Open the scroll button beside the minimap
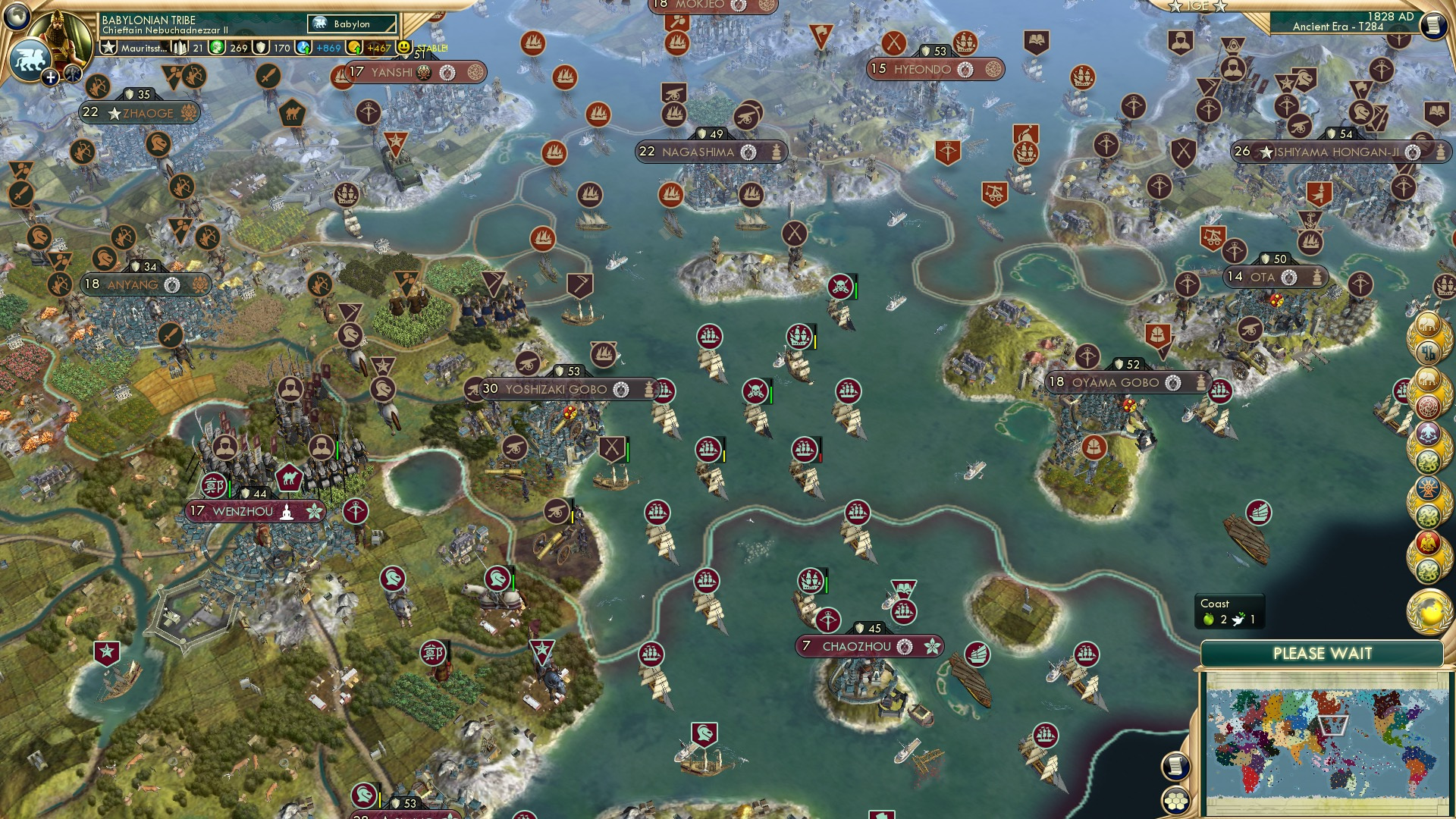 pos(1175,766)
